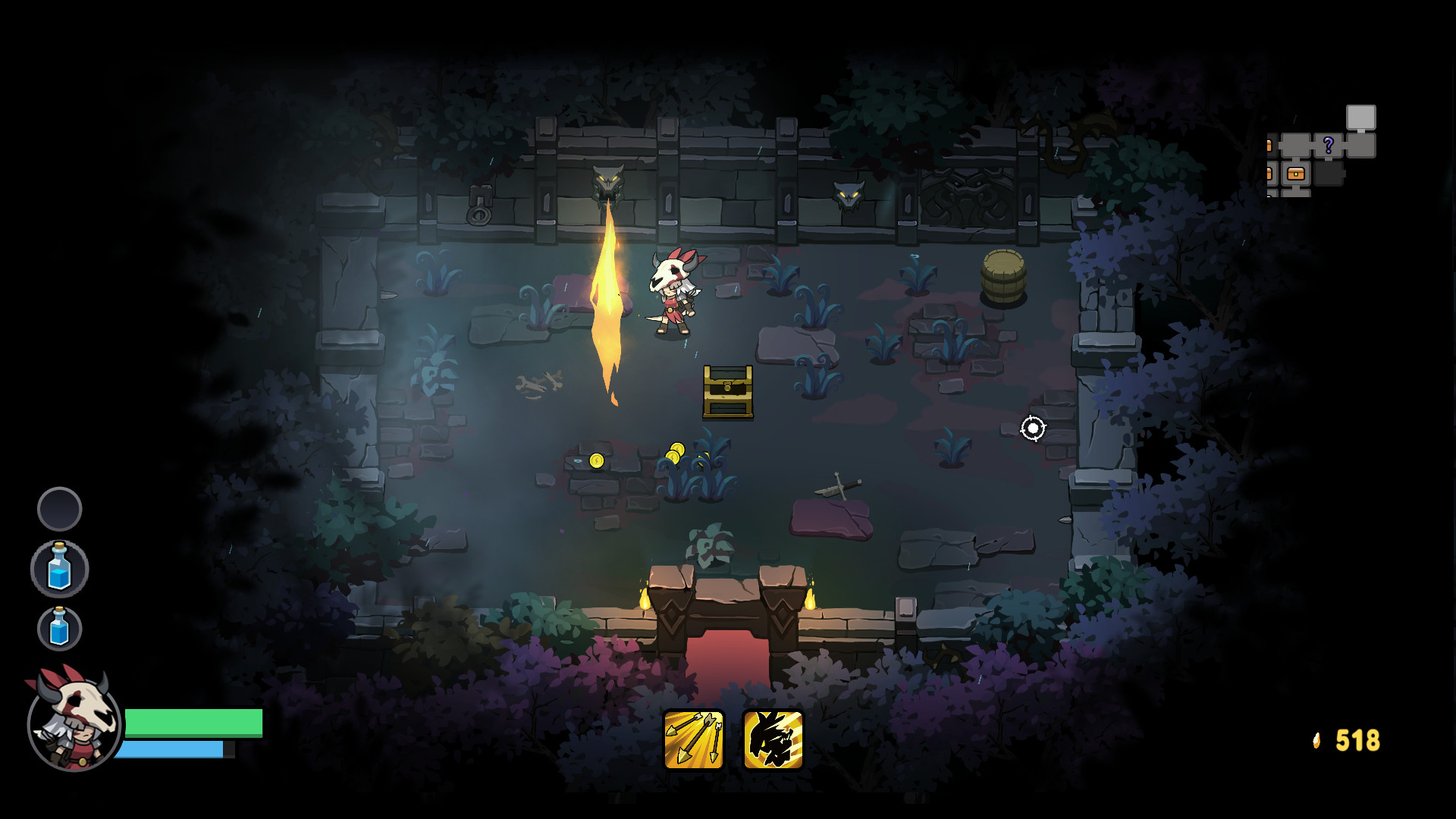Pick up the gold coins on the floor
The width and height of the screenshot is (1456, 819).
677,453
